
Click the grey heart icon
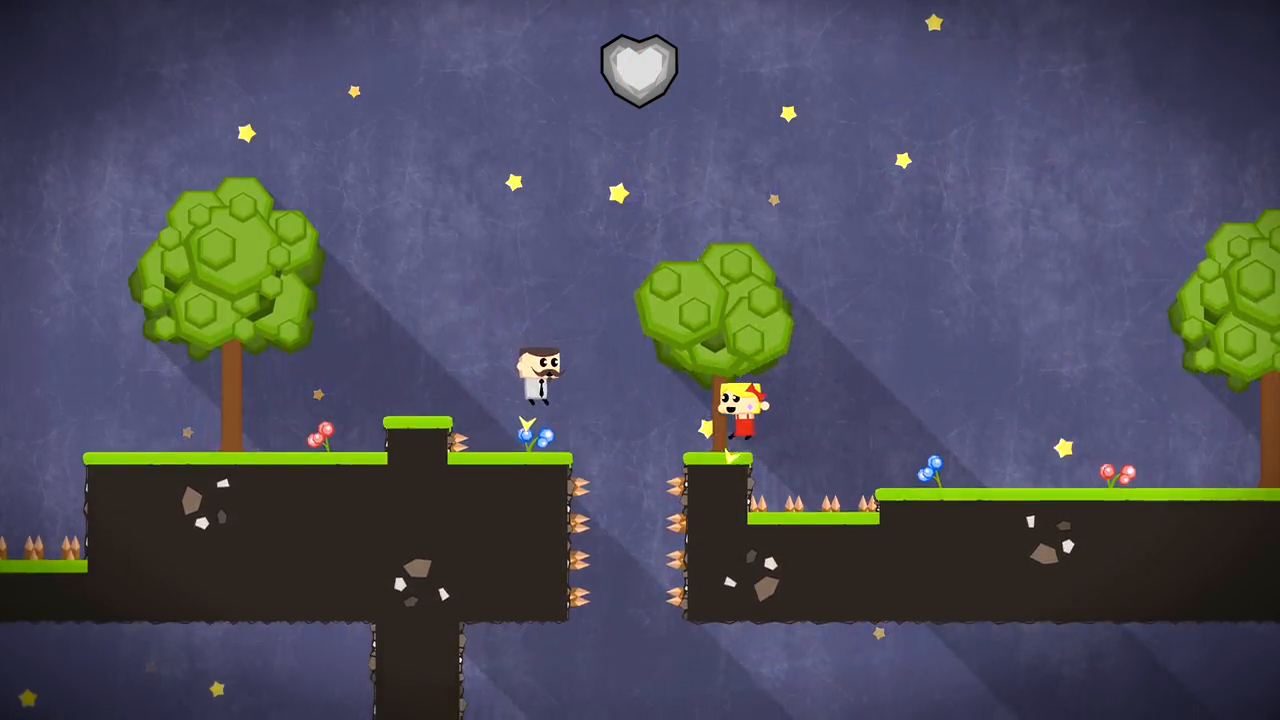[639, 69]
